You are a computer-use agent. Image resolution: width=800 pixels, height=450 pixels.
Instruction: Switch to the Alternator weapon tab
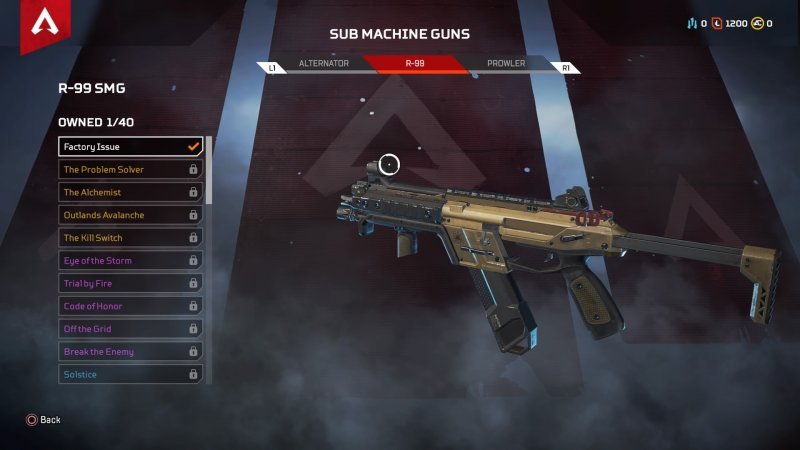coord(323,64)
